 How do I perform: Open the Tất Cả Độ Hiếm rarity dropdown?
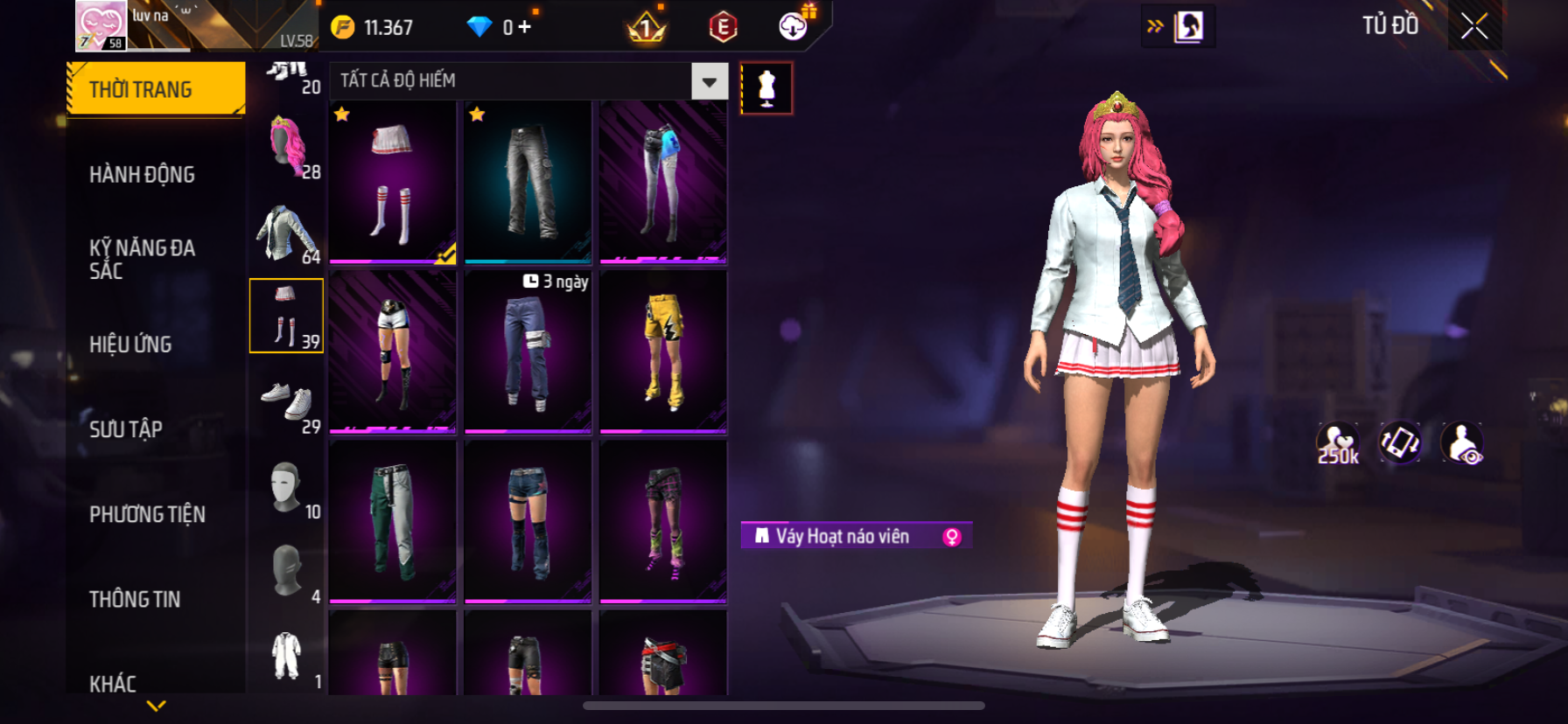(709, 81)
